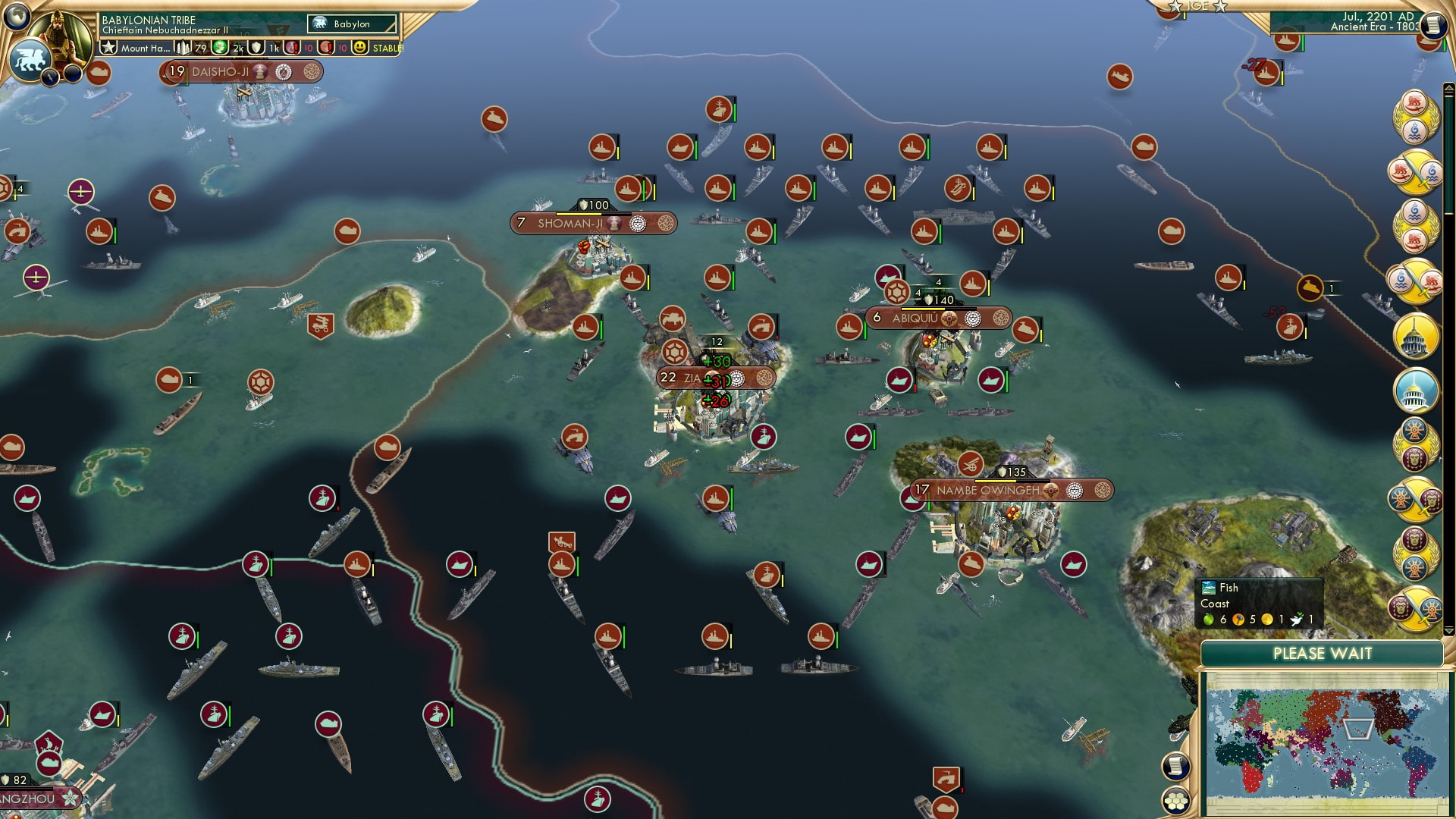Viewport: 1456px width, 819px height.
Task: Select the Nambe Owingeh city banner
Action: [x=986, y=491]
